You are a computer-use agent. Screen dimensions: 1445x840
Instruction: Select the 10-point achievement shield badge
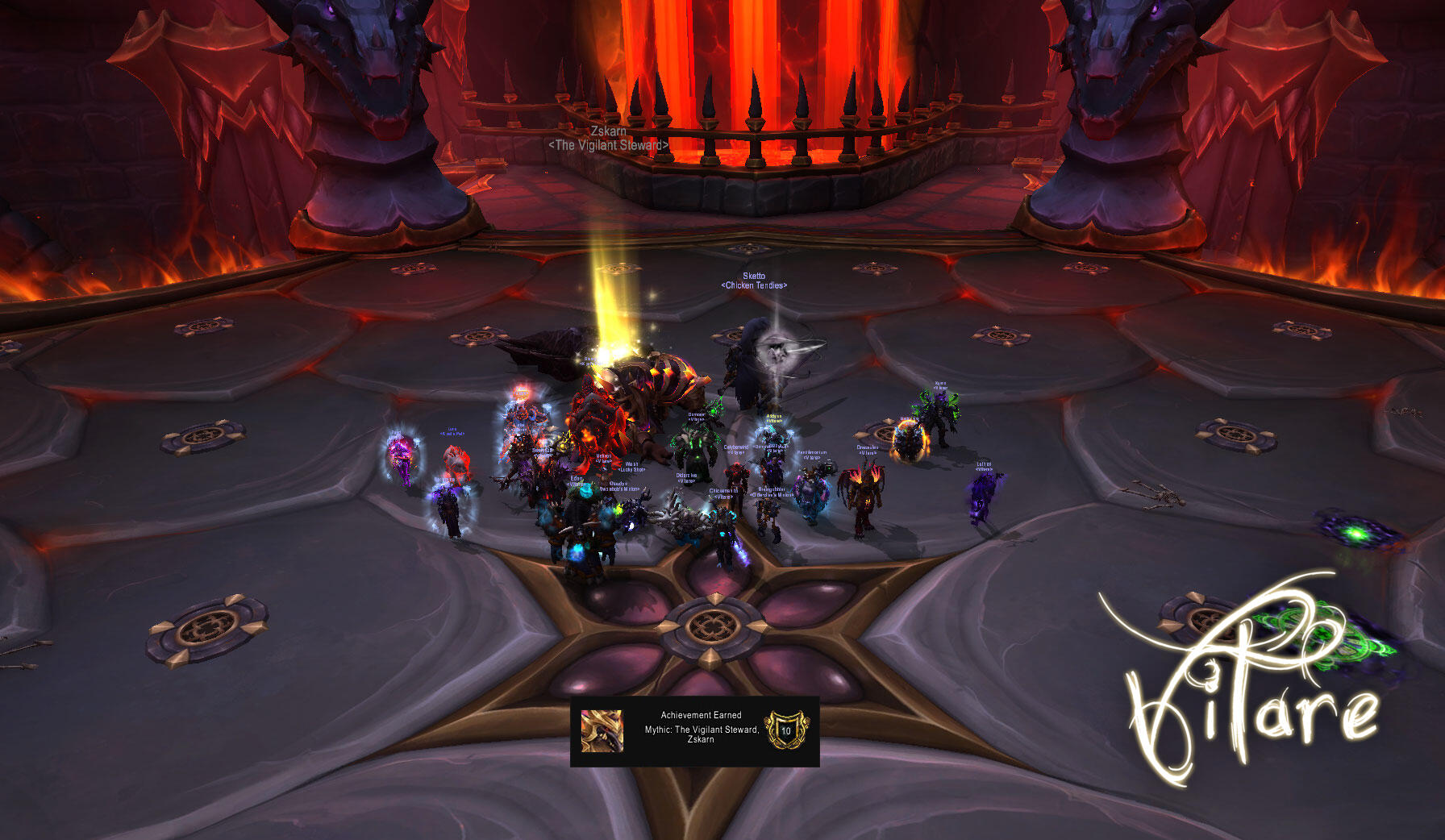point(785,730)
